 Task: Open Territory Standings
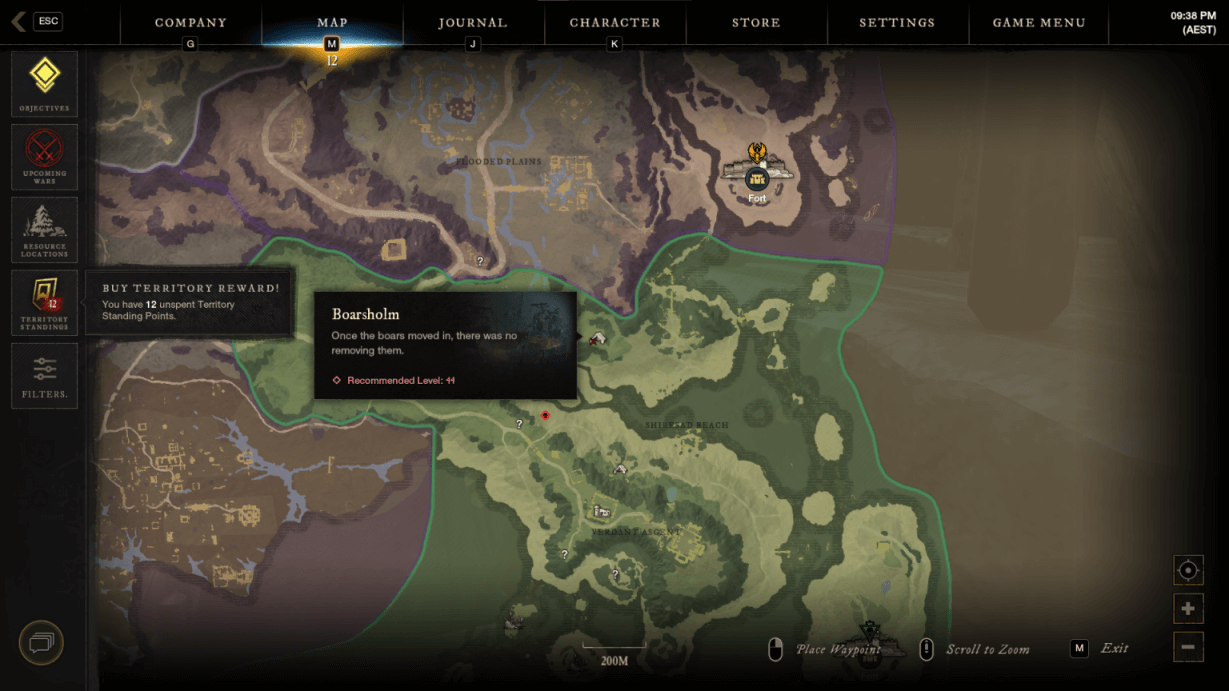point(44,302)
